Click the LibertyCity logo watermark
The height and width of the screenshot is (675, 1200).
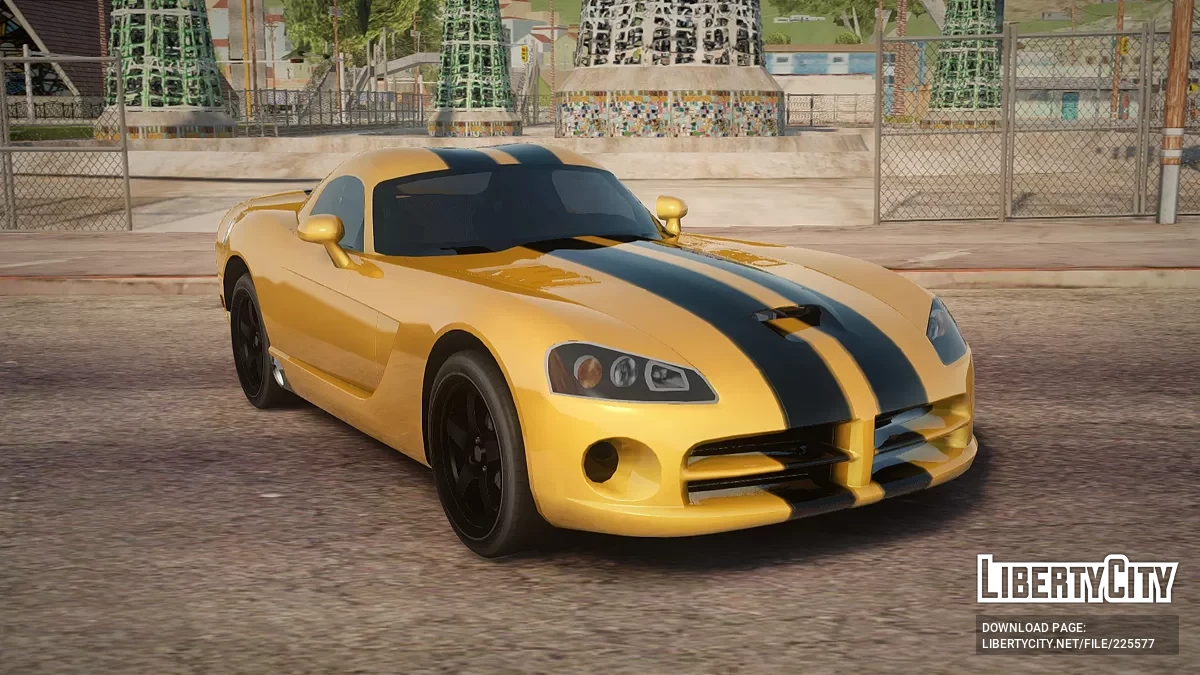(x=1077, y=579)
